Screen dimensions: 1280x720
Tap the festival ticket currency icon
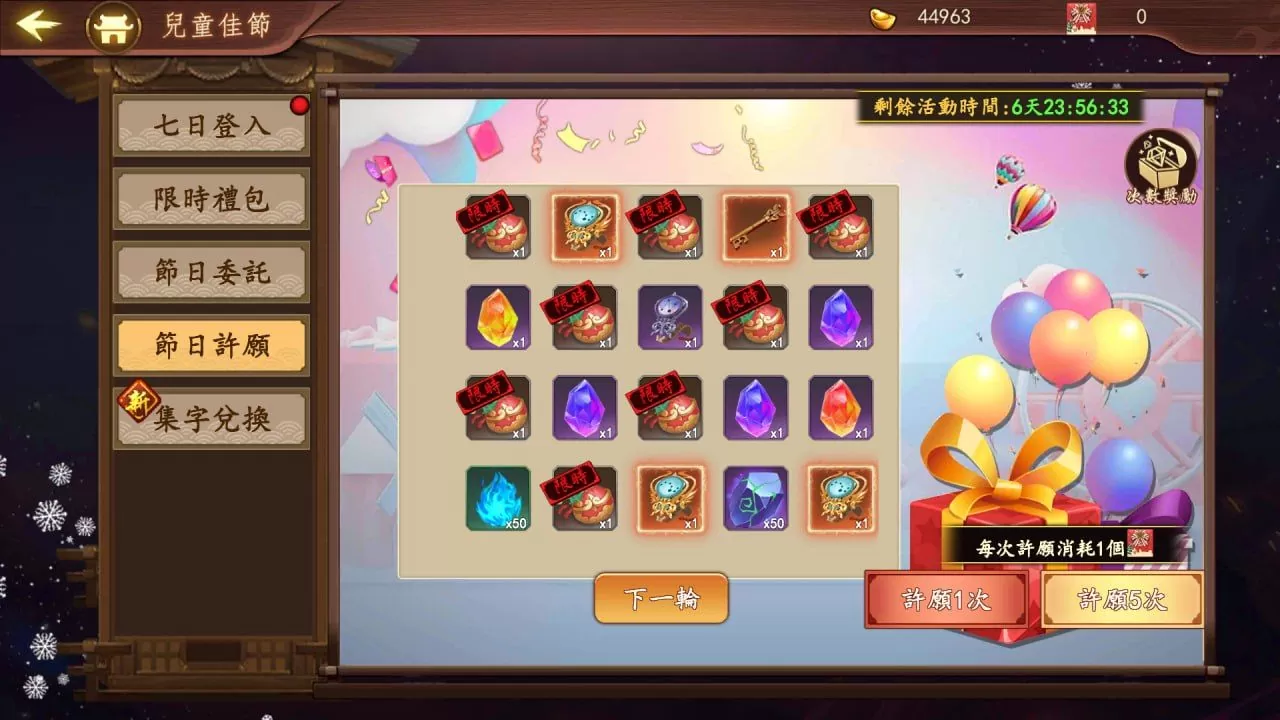coord(1081,17)
